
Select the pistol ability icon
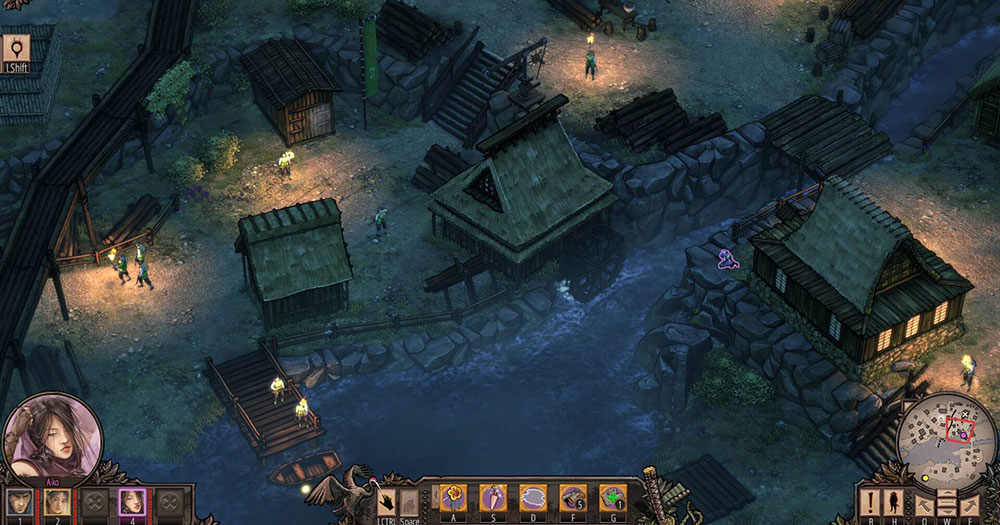[573, 498]
